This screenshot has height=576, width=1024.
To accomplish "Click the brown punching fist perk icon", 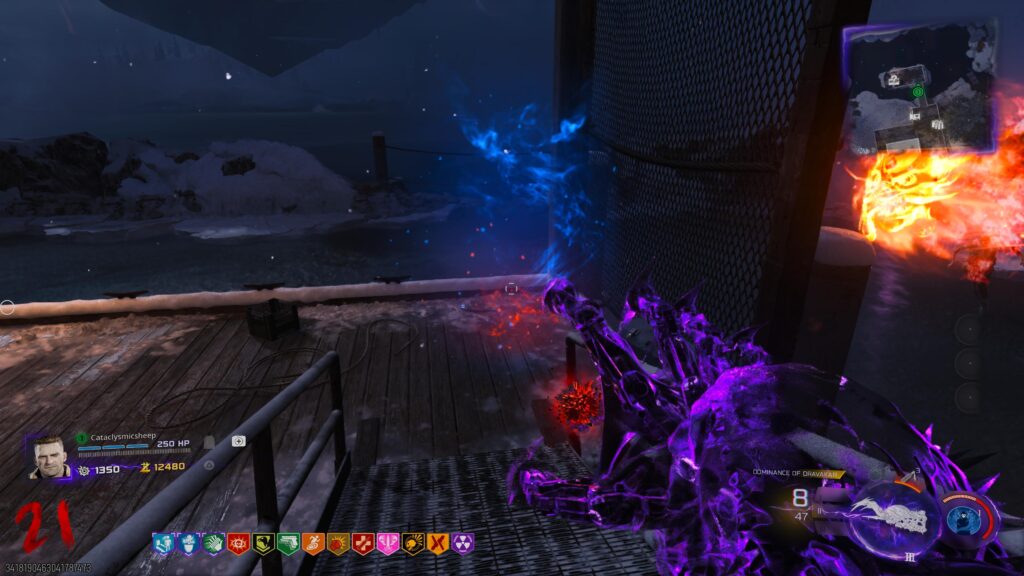I will click(x=337, y=543).
